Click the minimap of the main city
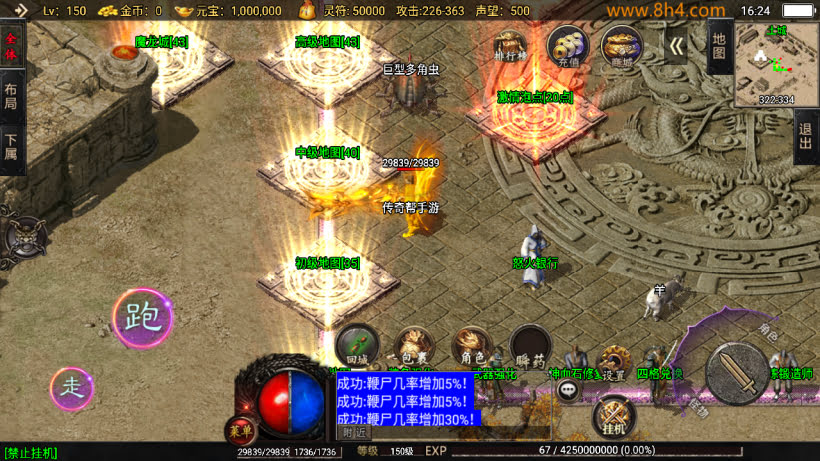 (x=776, y=65)
